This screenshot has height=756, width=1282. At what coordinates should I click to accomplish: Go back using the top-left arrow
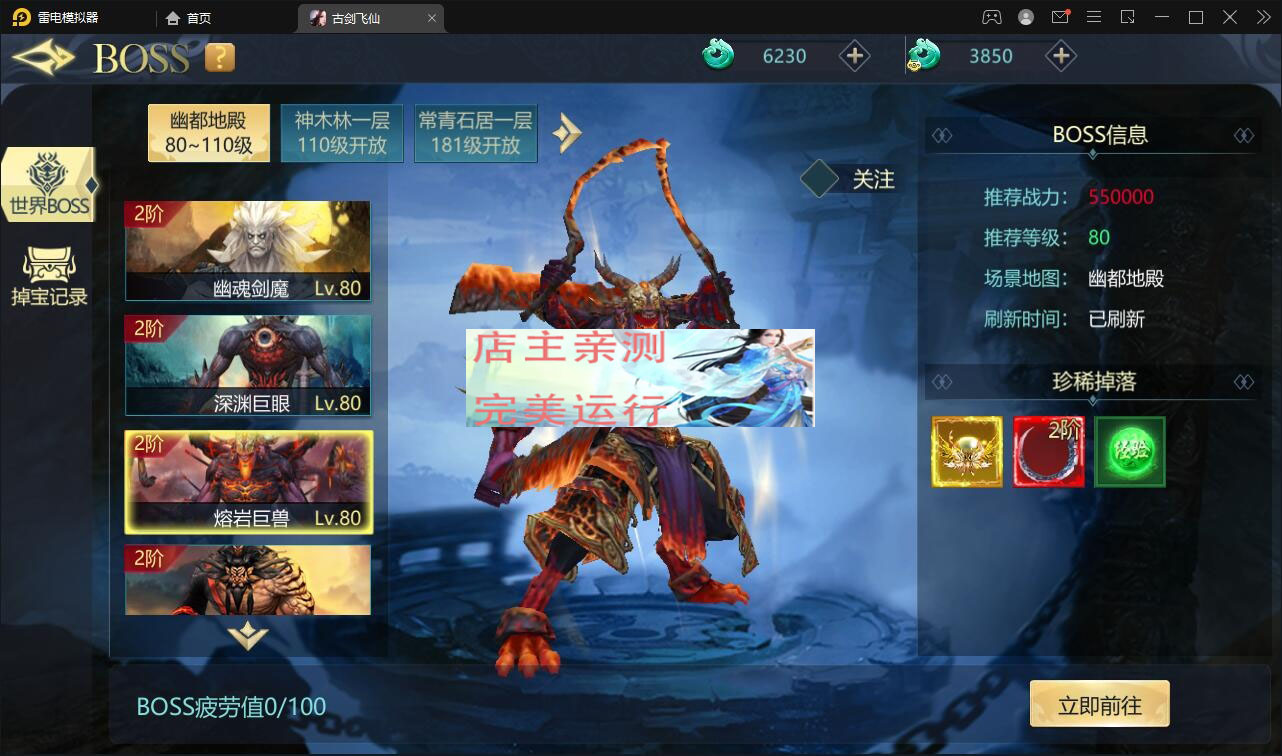click(x=43, y=57)
